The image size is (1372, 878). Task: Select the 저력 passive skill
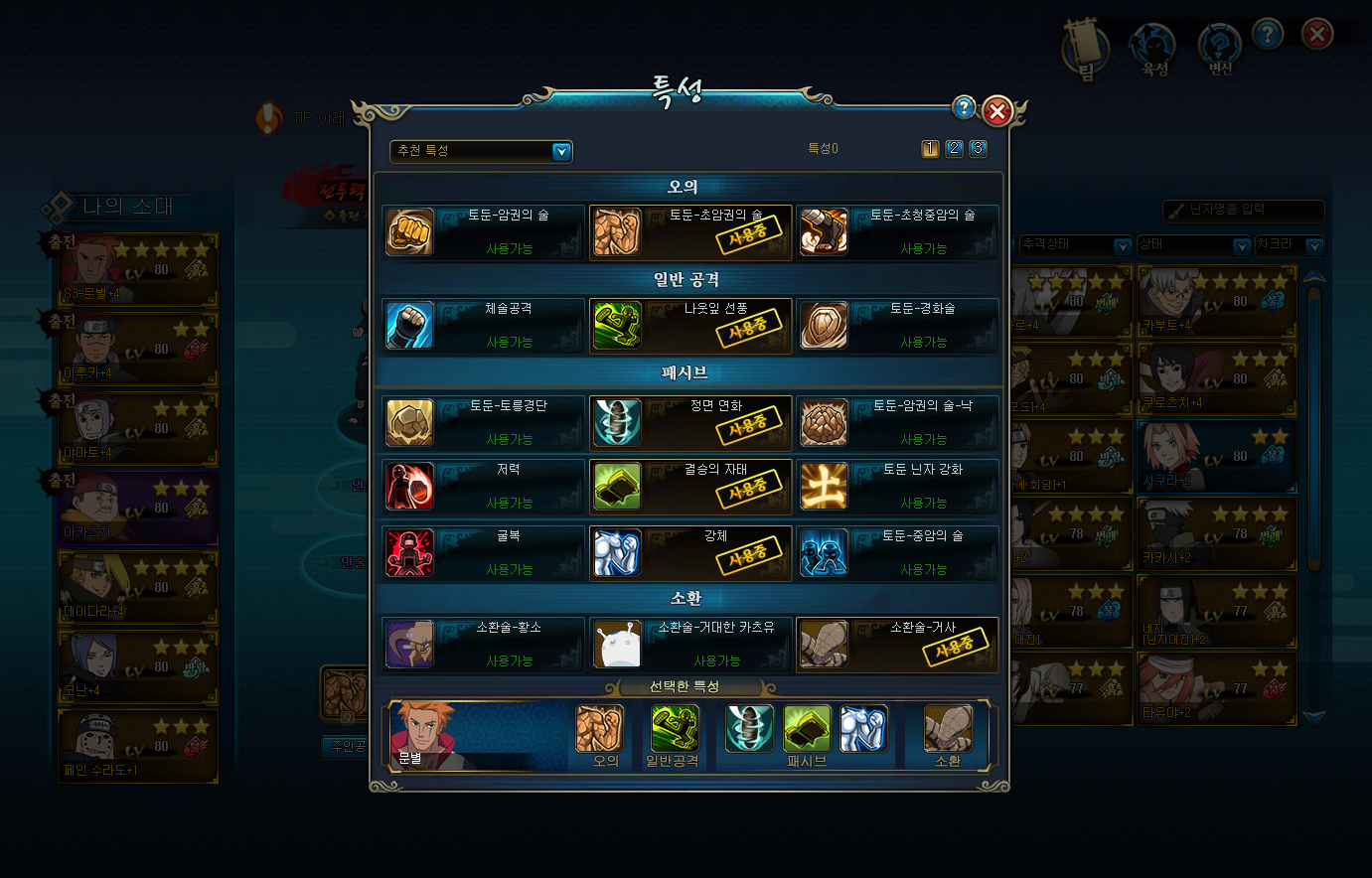484,487
